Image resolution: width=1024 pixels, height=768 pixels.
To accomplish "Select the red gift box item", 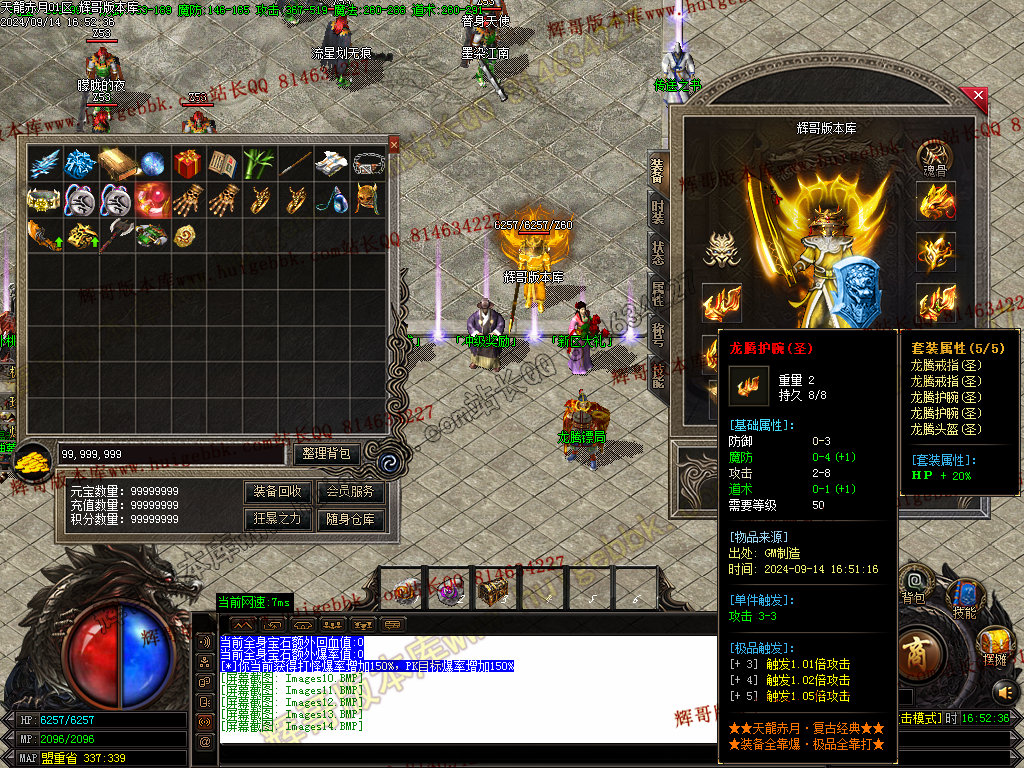I will pos(187,164).
